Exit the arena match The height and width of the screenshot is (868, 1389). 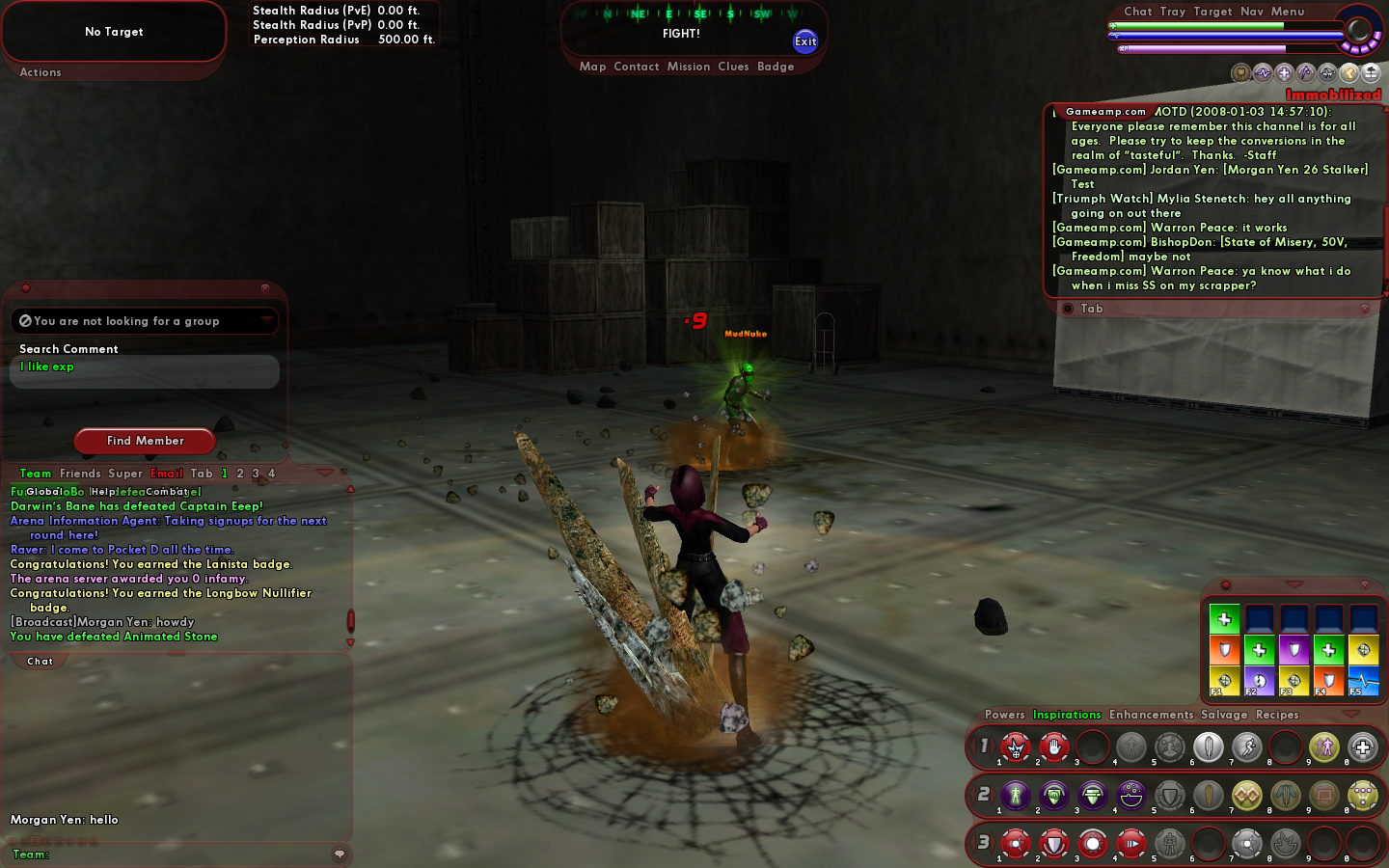pos(805,41)
